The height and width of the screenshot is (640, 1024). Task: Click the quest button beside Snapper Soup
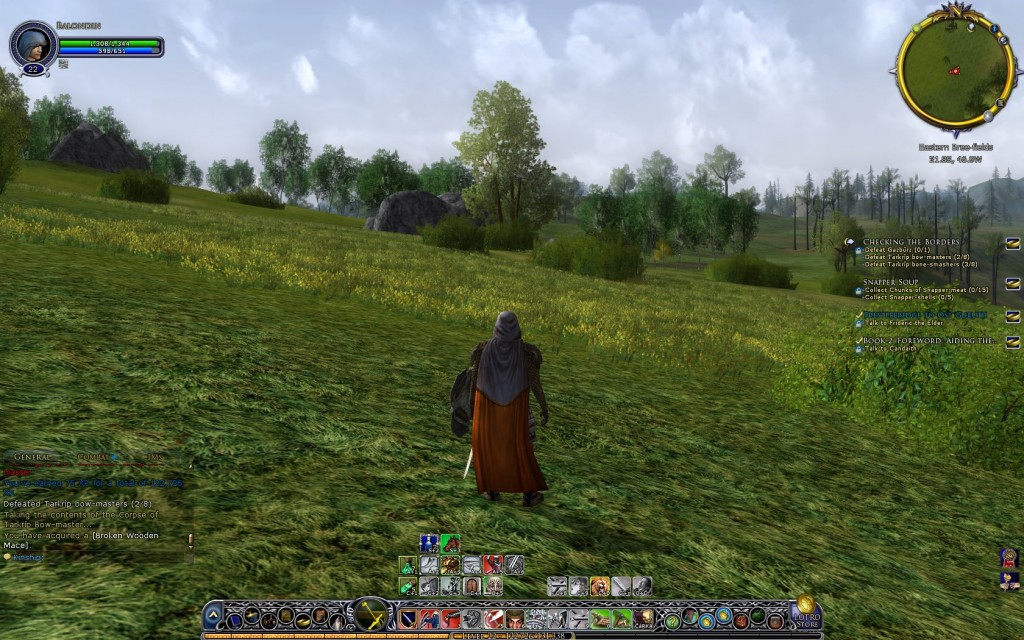[1012, 284]
